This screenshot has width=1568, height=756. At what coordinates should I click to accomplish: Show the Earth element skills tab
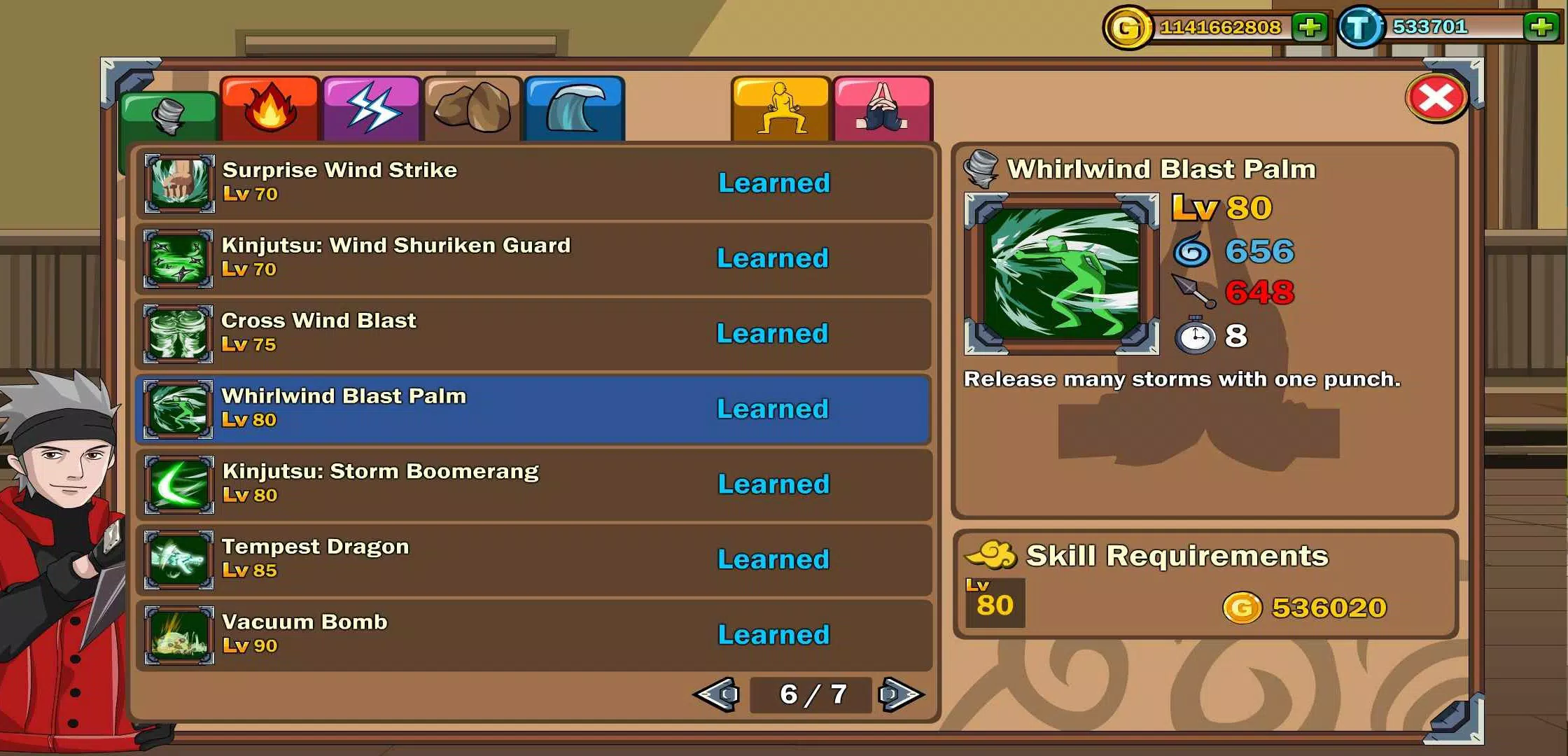473,108
